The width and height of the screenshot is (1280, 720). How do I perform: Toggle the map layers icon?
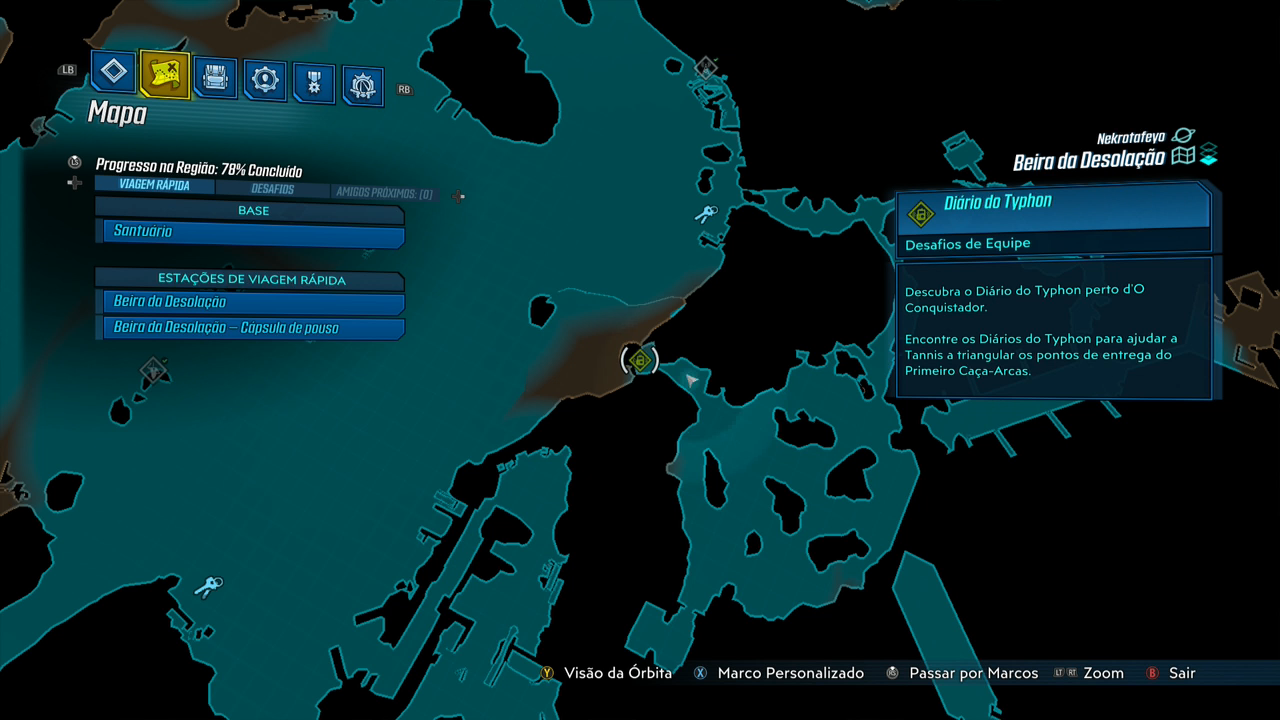pyautogui.click(x=1209, y=156)
